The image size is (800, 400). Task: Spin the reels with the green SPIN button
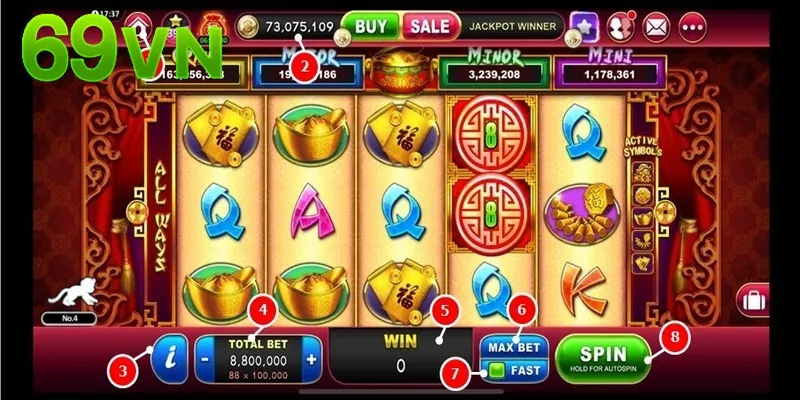[602, 357]
